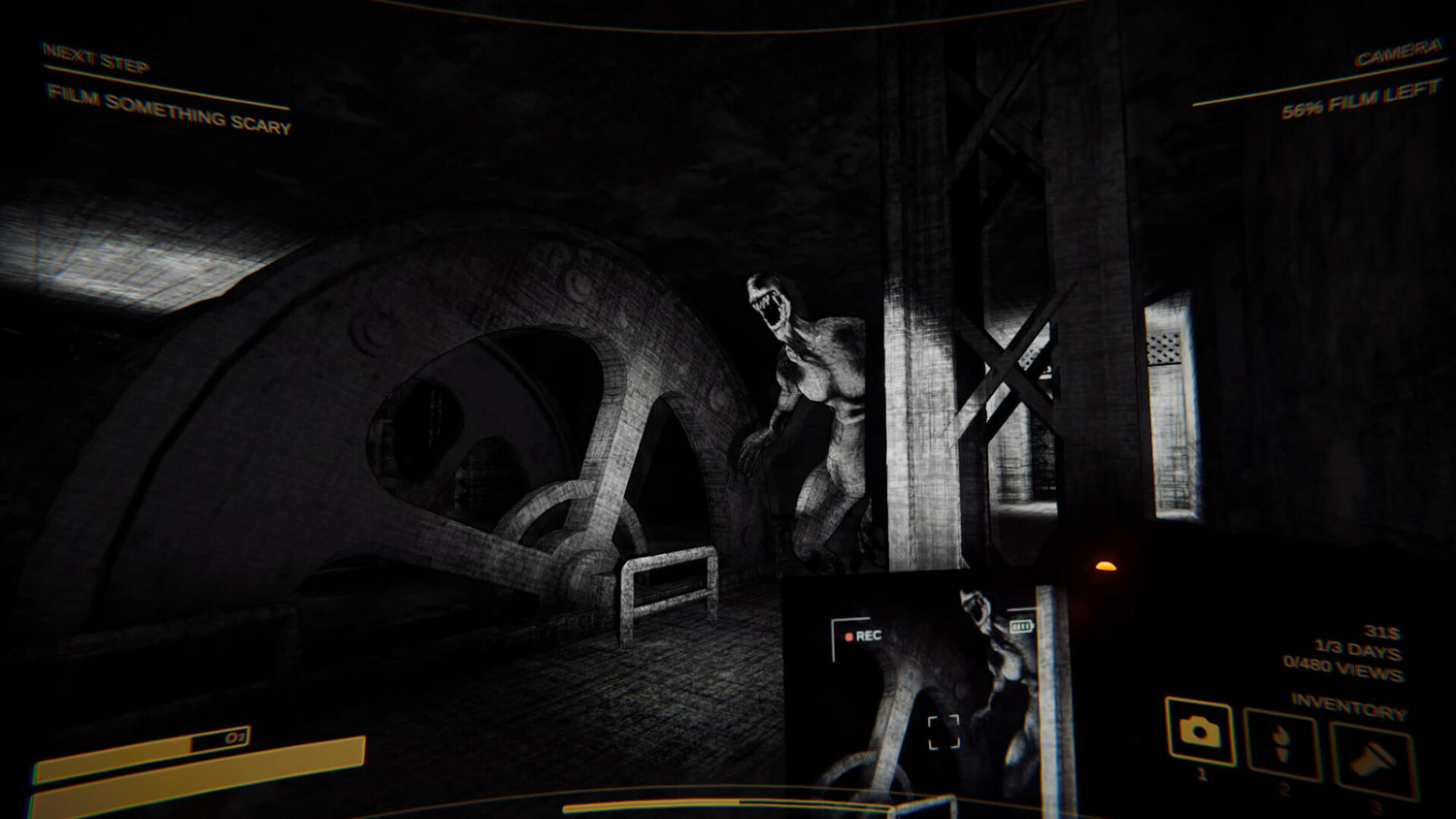Screen dimensions: 1456x819
Task: Click the battery indicator on the camcorder display
Action: click(x=1022, y=626)
